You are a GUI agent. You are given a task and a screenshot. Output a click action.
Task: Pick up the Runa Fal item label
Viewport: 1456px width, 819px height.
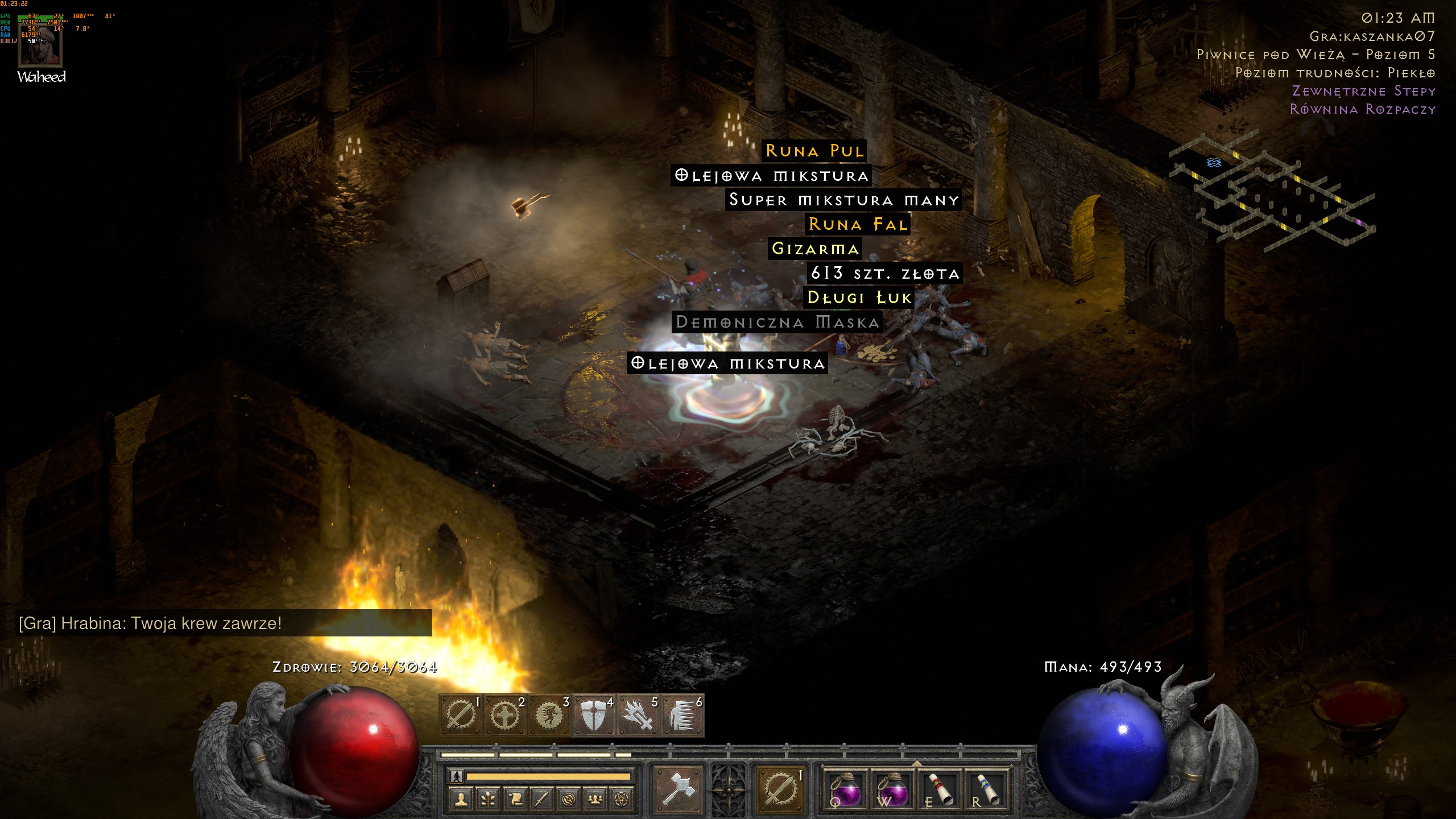pyautogui.click(x=858, y=224)
